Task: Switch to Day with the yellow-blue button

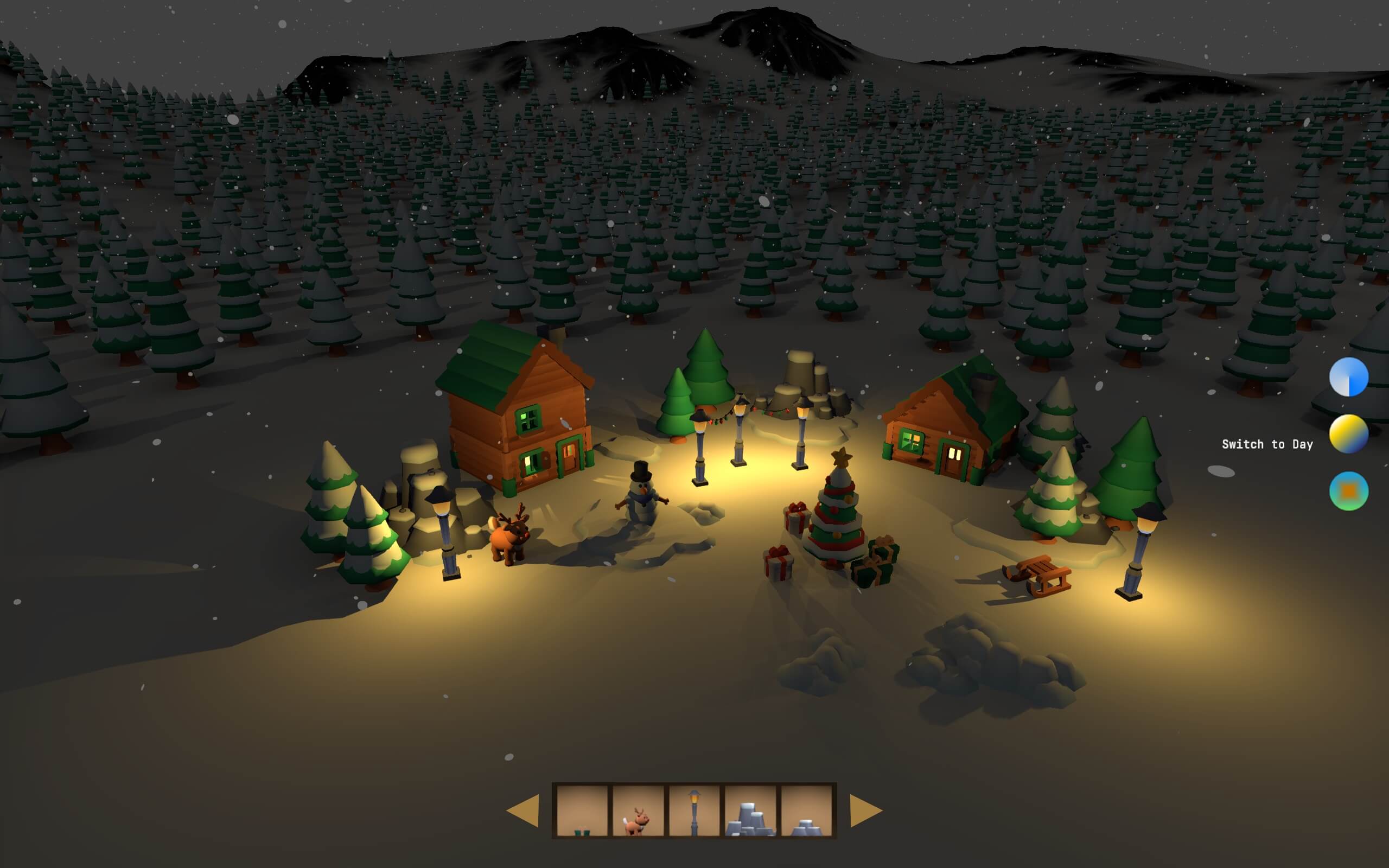Action: click(1348, 434)
